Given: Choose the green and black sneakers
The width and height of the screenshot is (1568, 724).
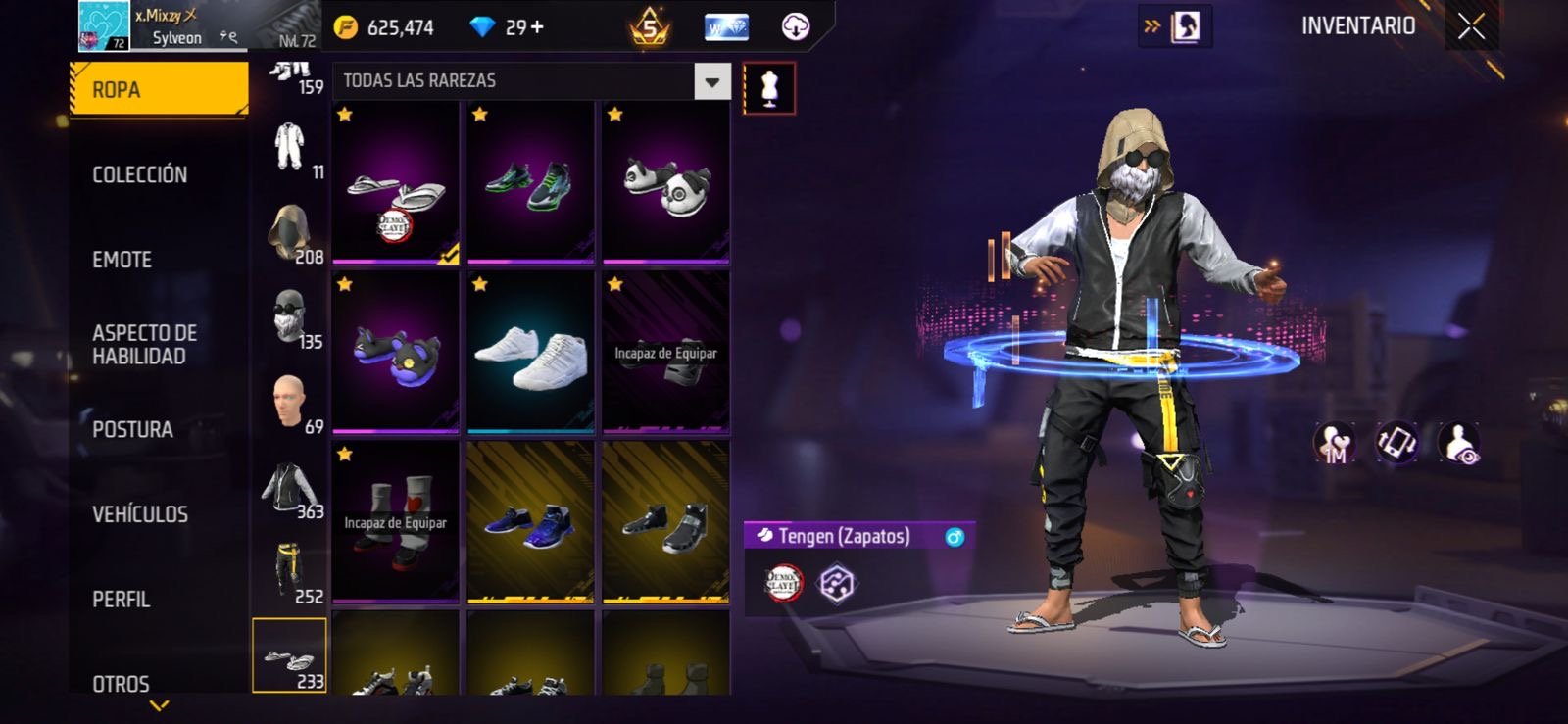Looking at the screenshot, I should 530,183.
